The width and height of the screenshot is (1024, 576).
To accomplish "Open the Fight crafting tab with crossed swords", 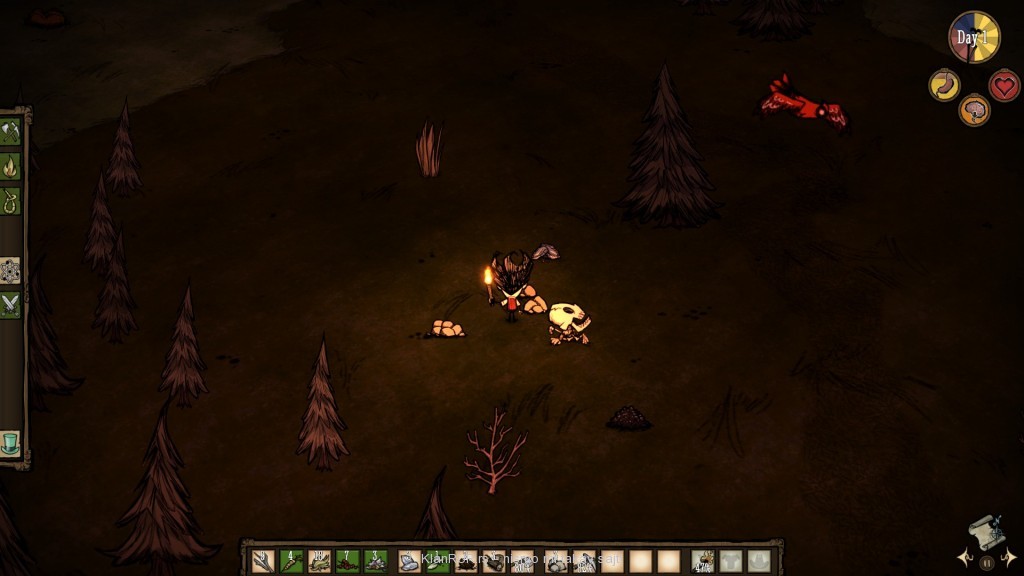I will pos(10,304).
